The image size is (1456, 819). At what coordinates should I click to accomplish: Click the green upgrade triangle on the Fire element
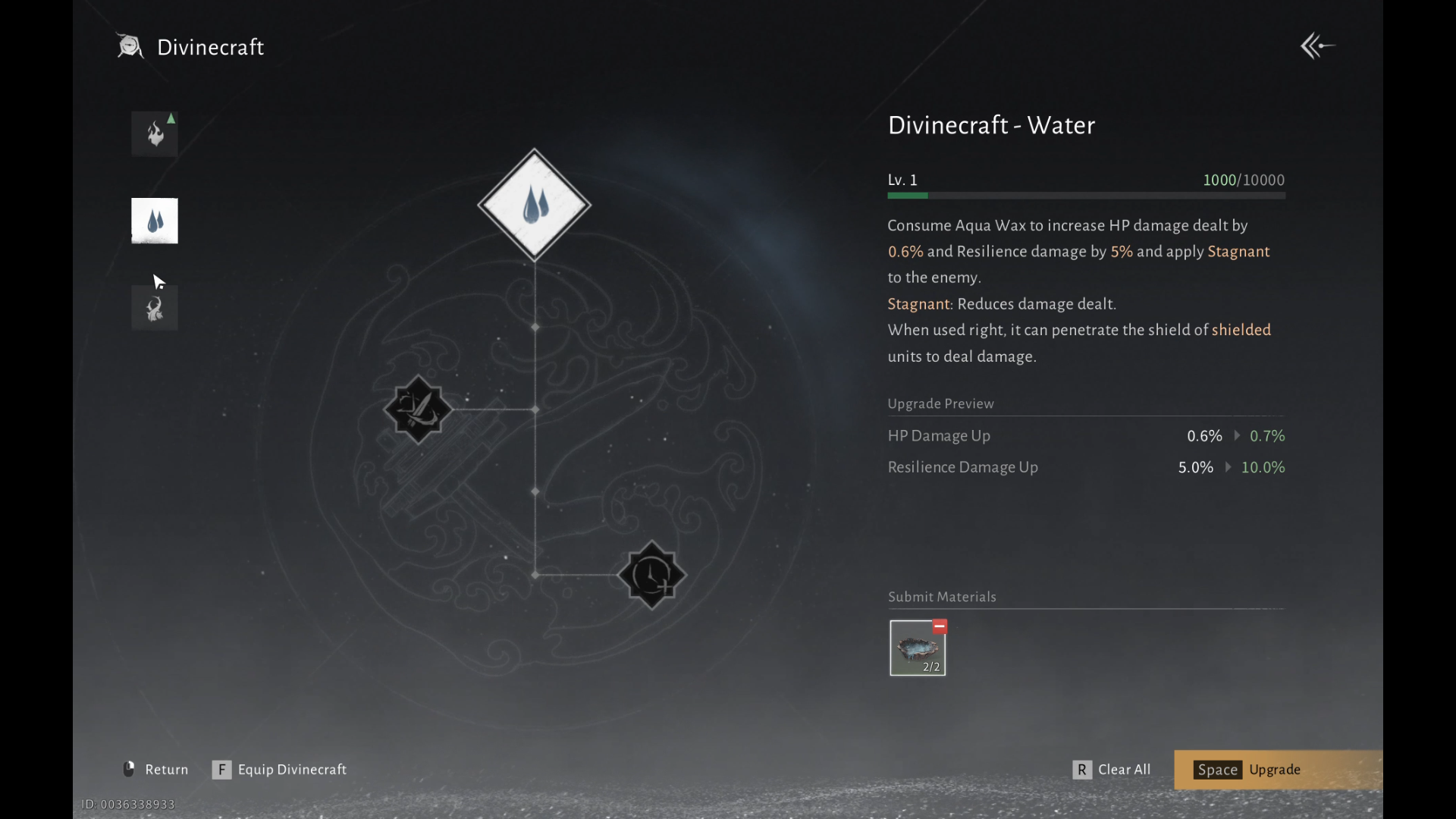tap(171, 118)
